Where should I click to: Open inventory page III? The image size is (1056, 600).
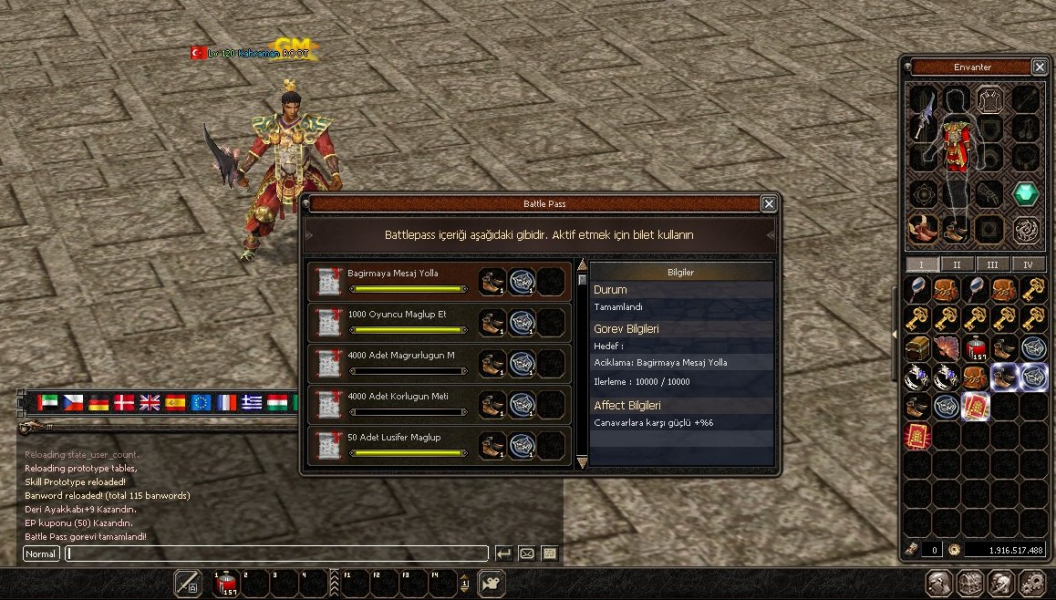click(x=992, y=265)
